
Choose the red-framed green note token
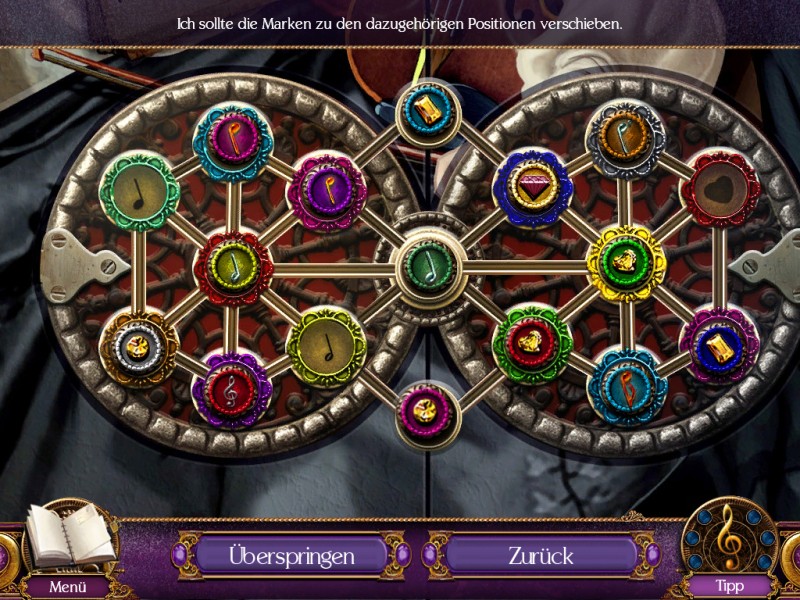(x=233, y=265)
